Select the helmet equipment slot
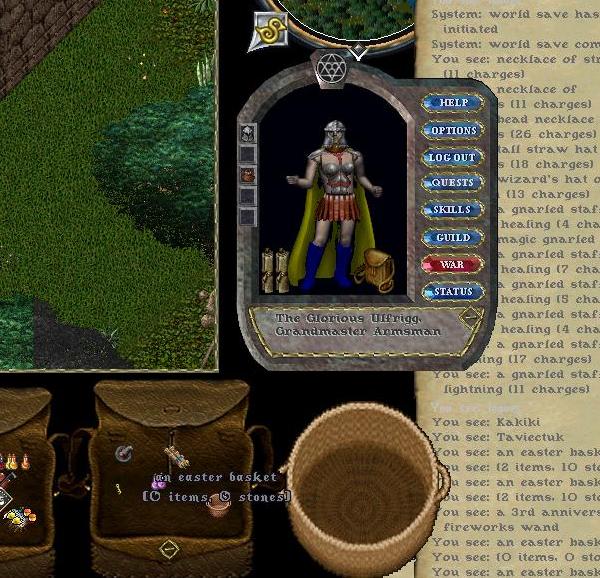This screenshot has width=600, height=578. [247, 133]
